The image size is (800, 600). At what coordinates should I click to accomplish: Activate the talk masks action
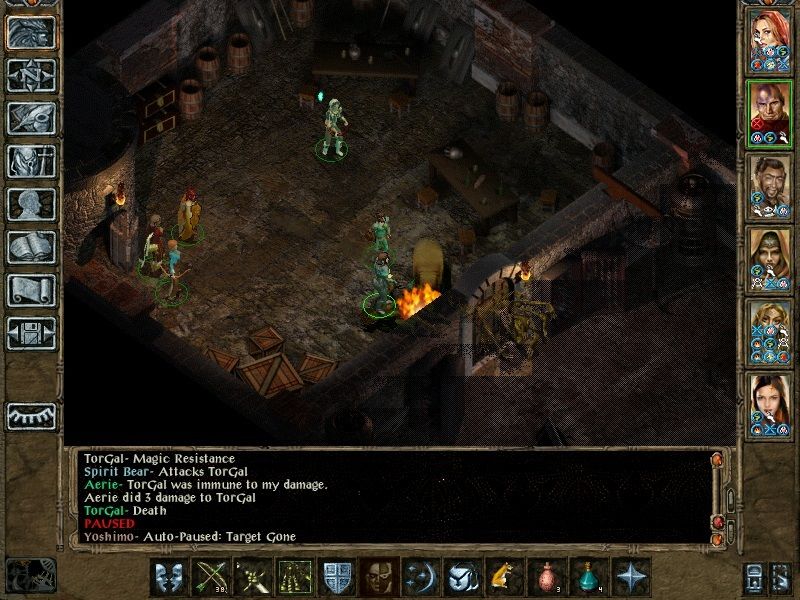click(170, 579)
